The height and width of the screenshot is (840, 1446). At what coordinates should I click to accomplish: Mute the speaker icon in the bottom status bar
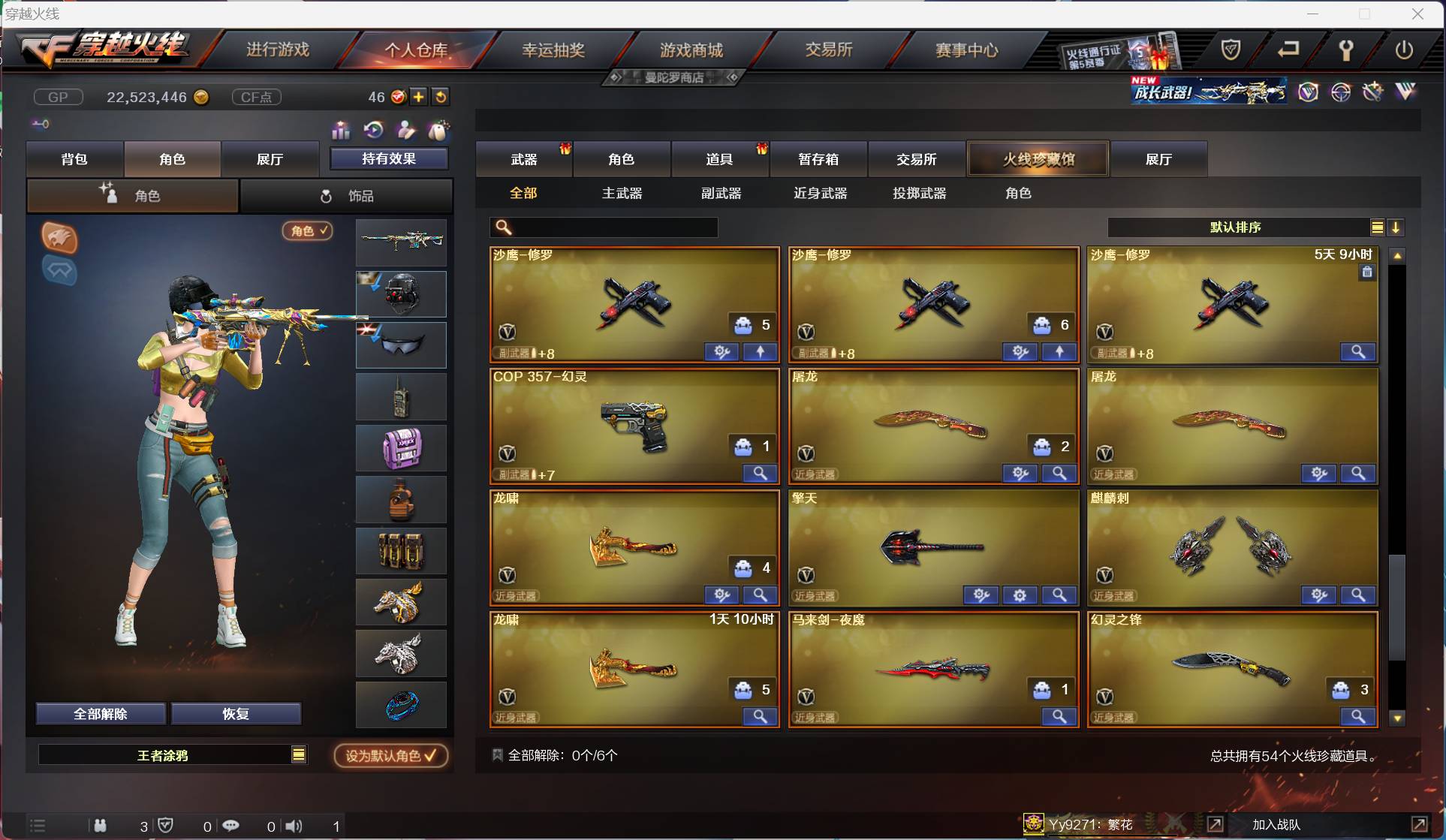(x=293, y=826)
